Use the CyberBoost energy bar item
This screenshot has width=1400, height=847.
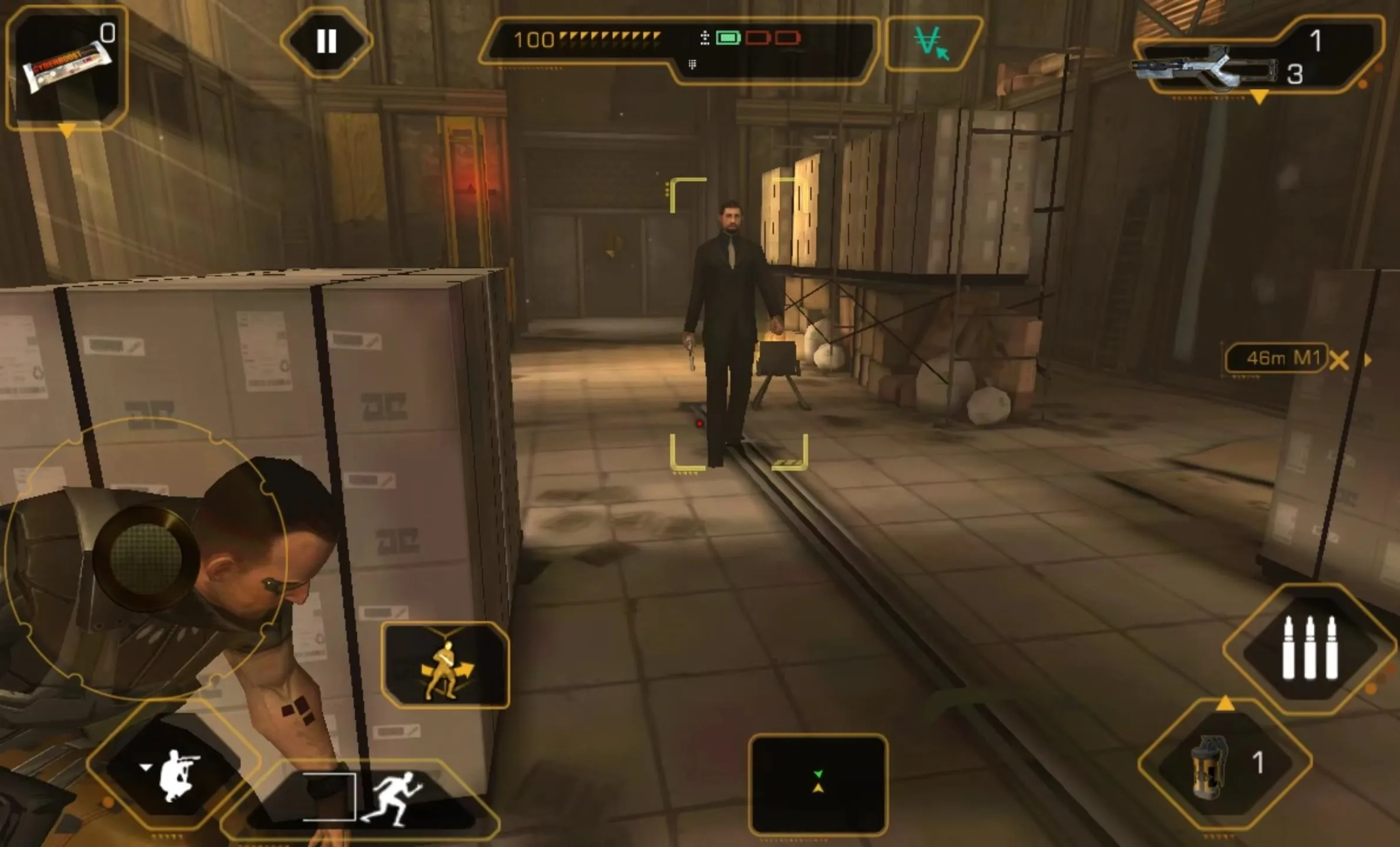pyautogui.click(x=66, y=67)
